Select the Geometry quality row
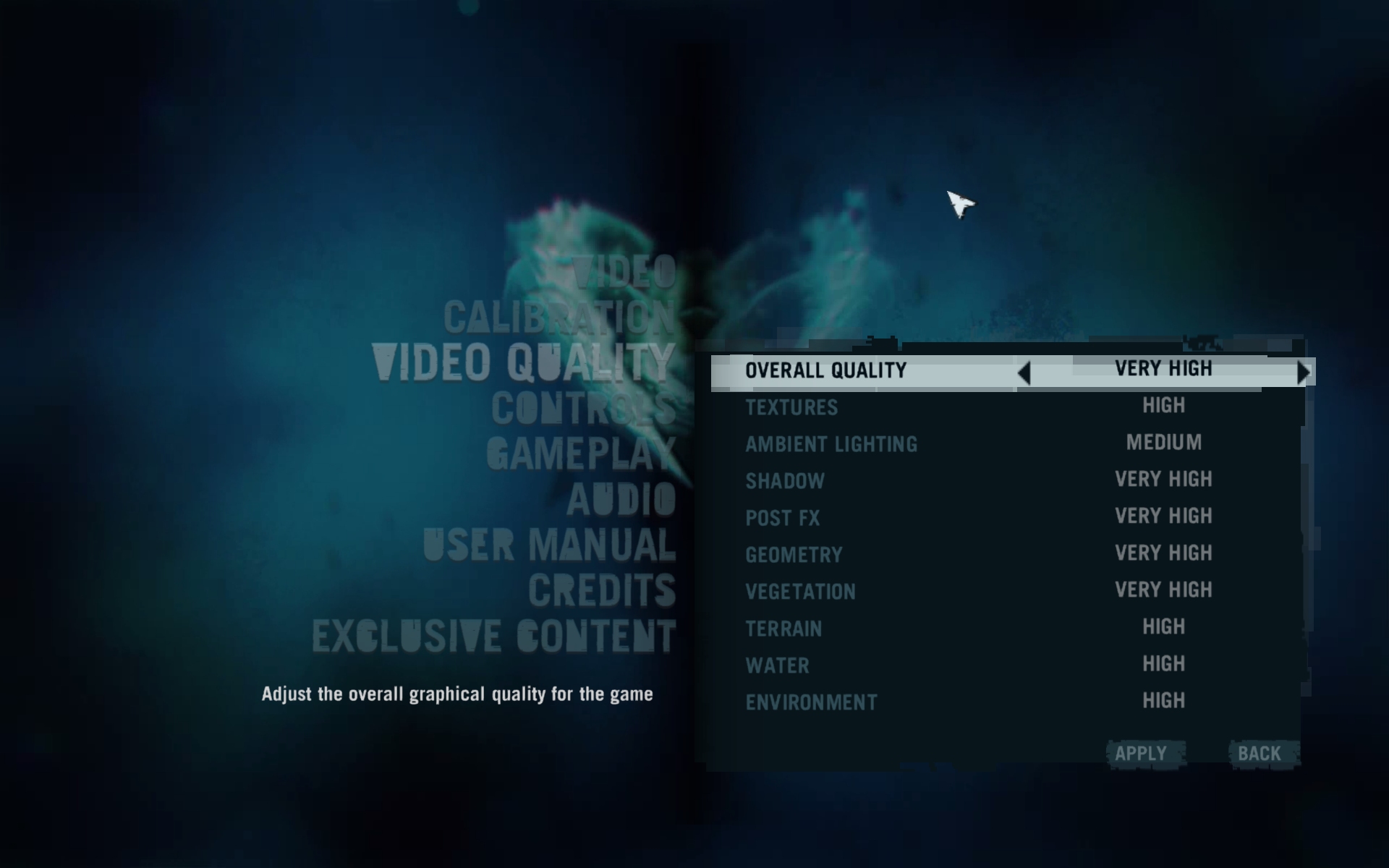Viewport: 1389px width, 868px height. pyautogui.click(x=794, y=555)
